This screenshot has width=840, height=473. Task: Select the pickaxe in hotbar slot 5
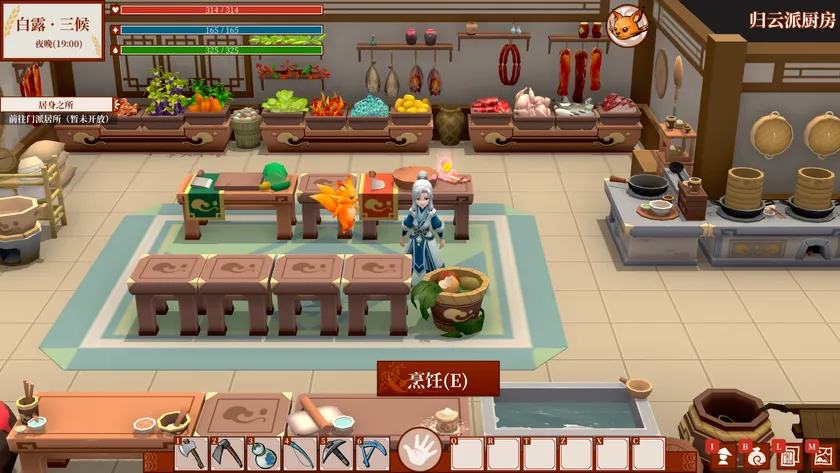336,453
